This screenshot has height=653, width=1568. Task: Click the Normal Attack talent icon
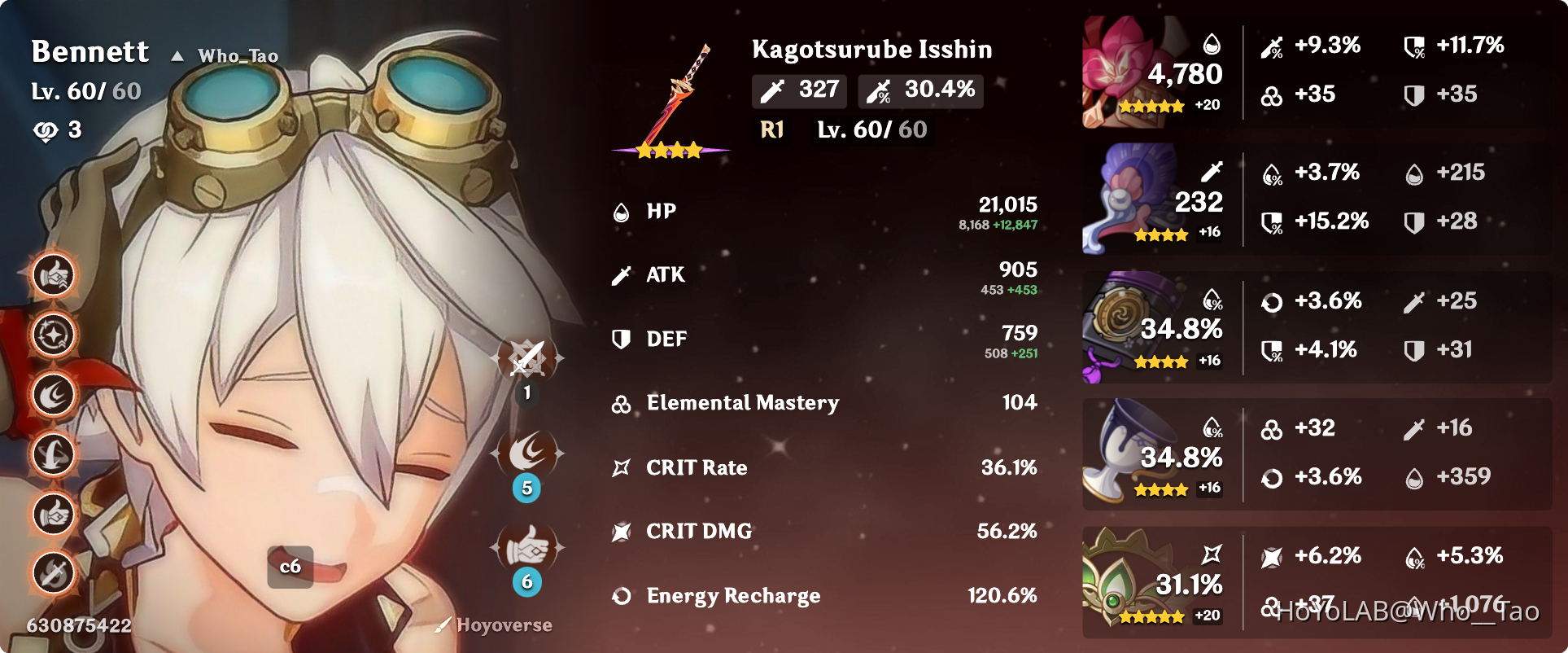click(527, 358)
